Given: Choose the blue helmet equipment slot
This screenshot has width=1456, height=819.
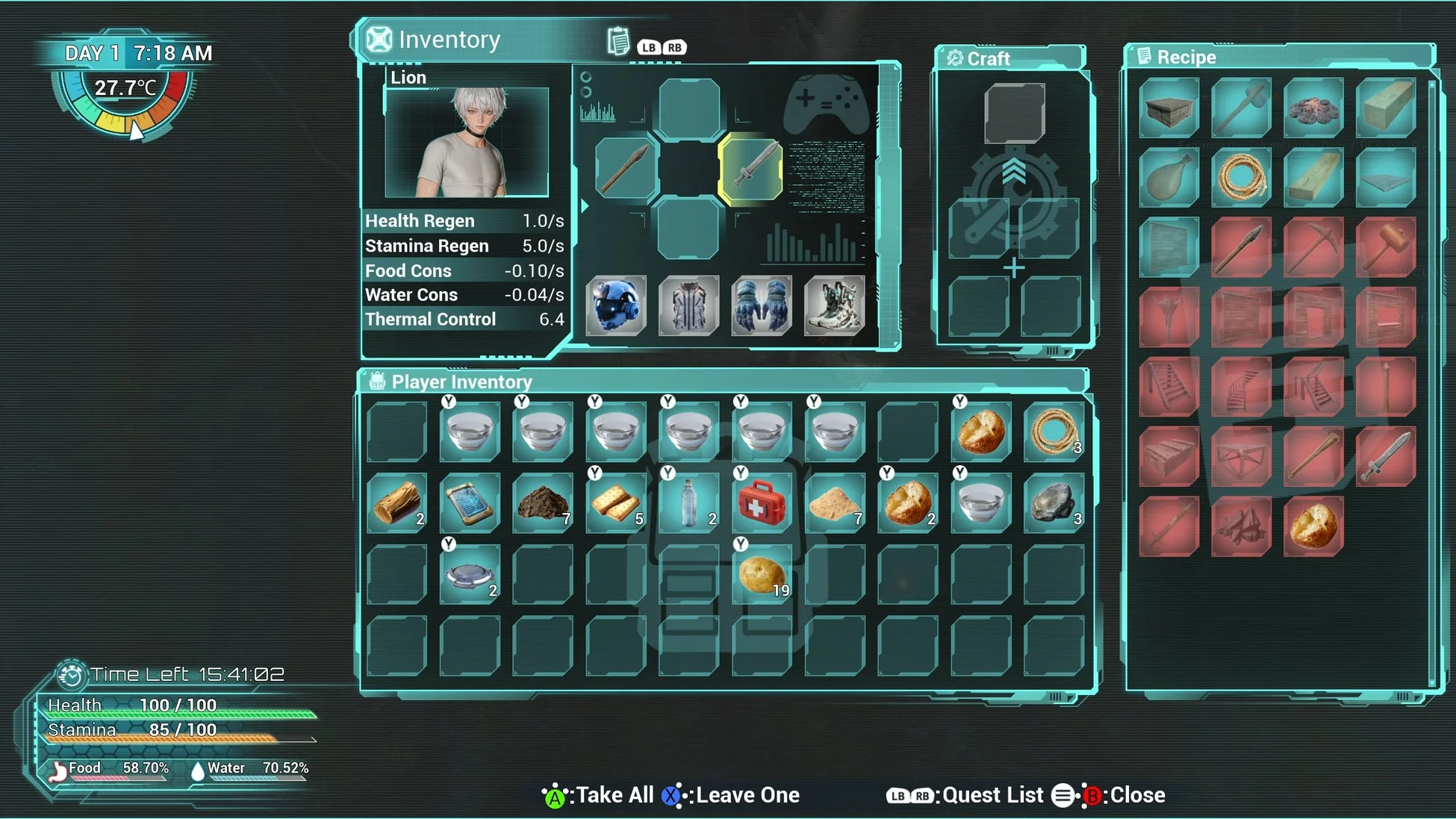Looking at the screenshot, I should click(x=616, y=305).
